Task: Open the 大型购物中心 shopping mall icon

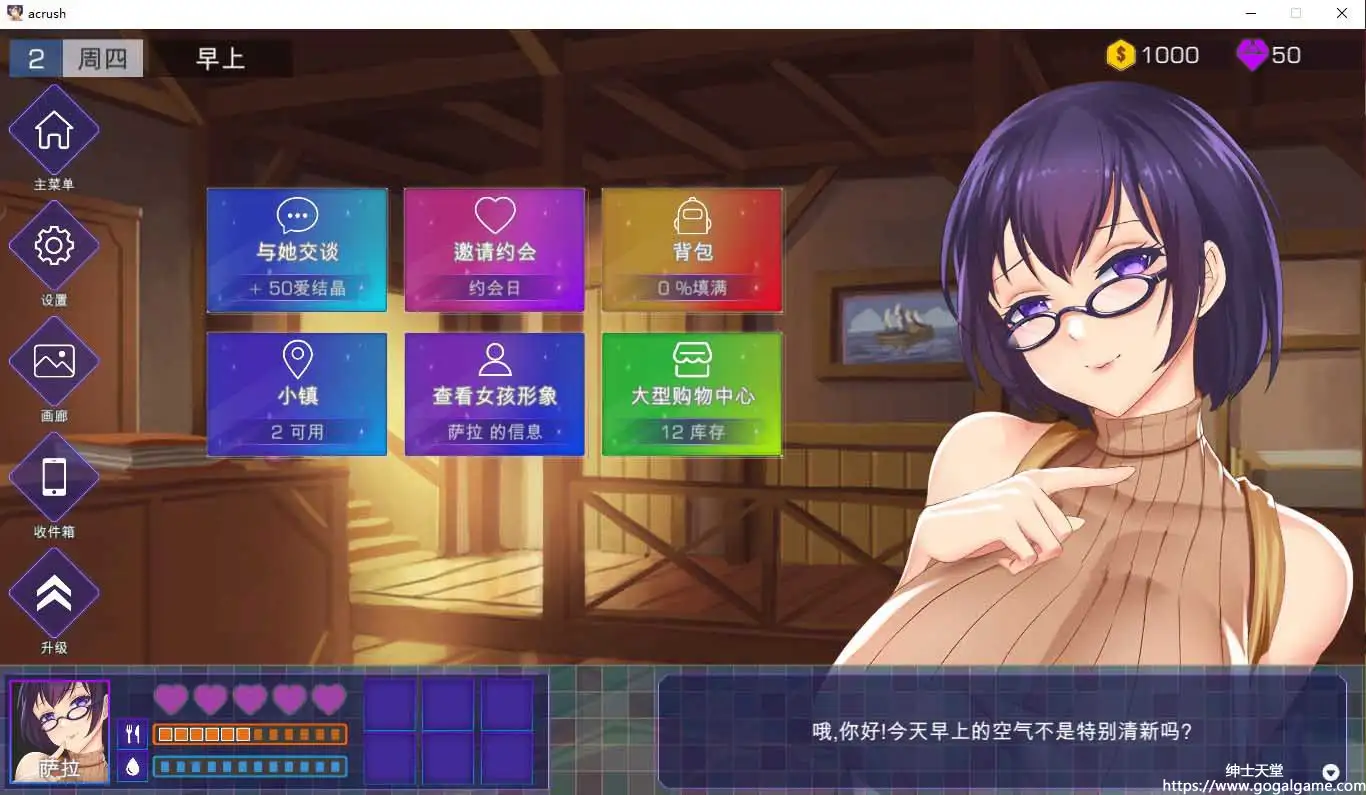Action: [x=691, y=357]
